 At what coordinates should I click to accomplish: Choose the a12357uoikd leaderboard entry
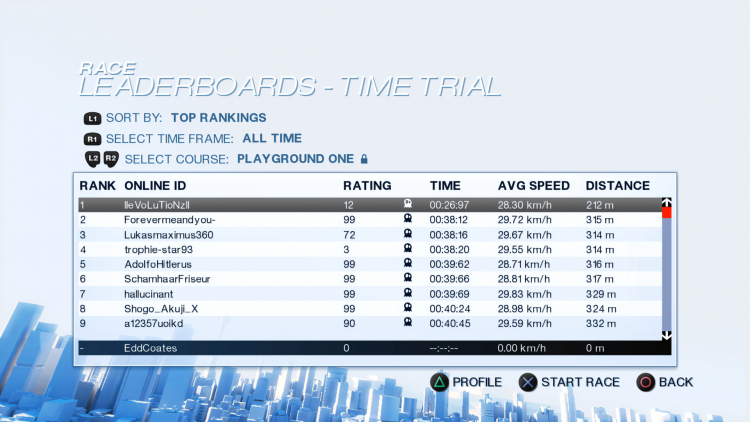pyautogui.click(x=370, y=323)
